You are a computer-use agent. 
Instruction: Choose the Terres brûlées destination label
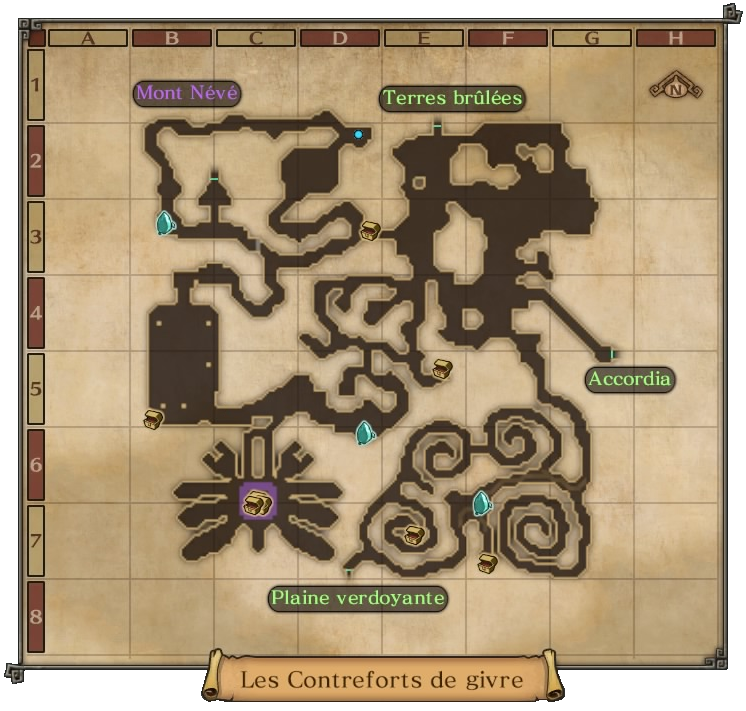(453, 99)
